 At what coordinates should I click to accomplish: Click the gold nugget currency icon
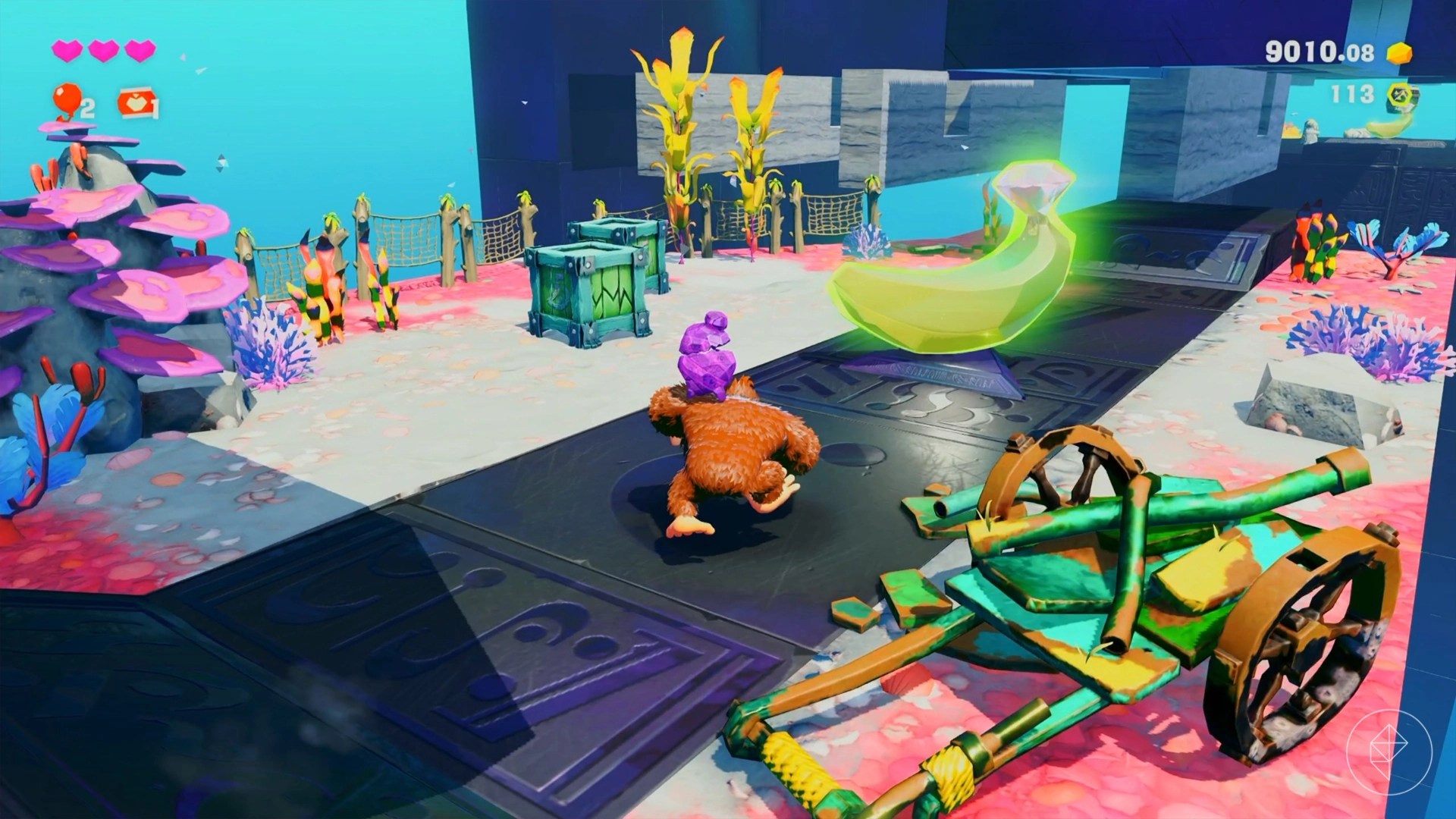tap(1399, 52)
